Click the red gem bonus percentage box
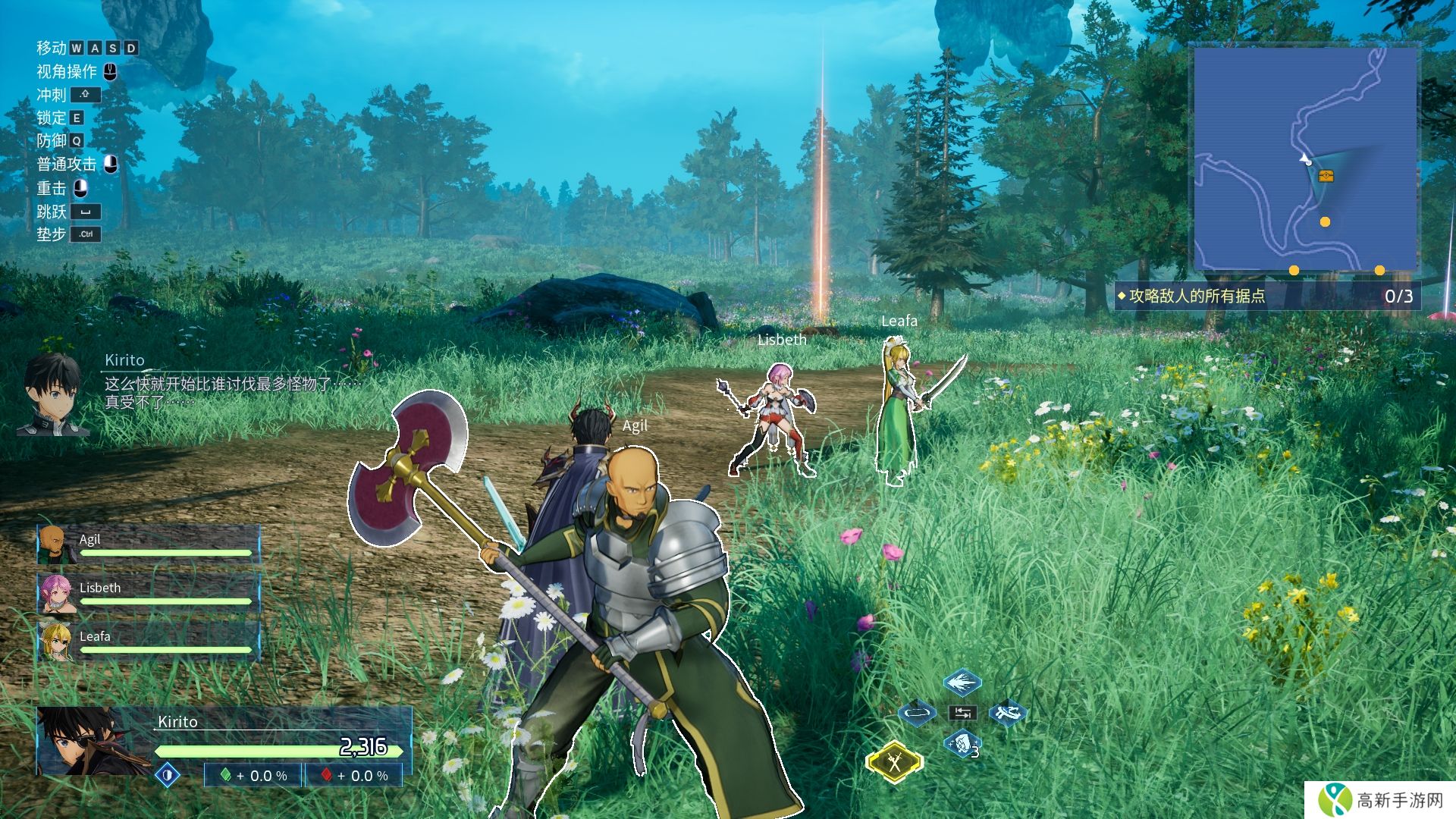The height and width of the screenshot is (819, 1456). [x=353, y=776]
